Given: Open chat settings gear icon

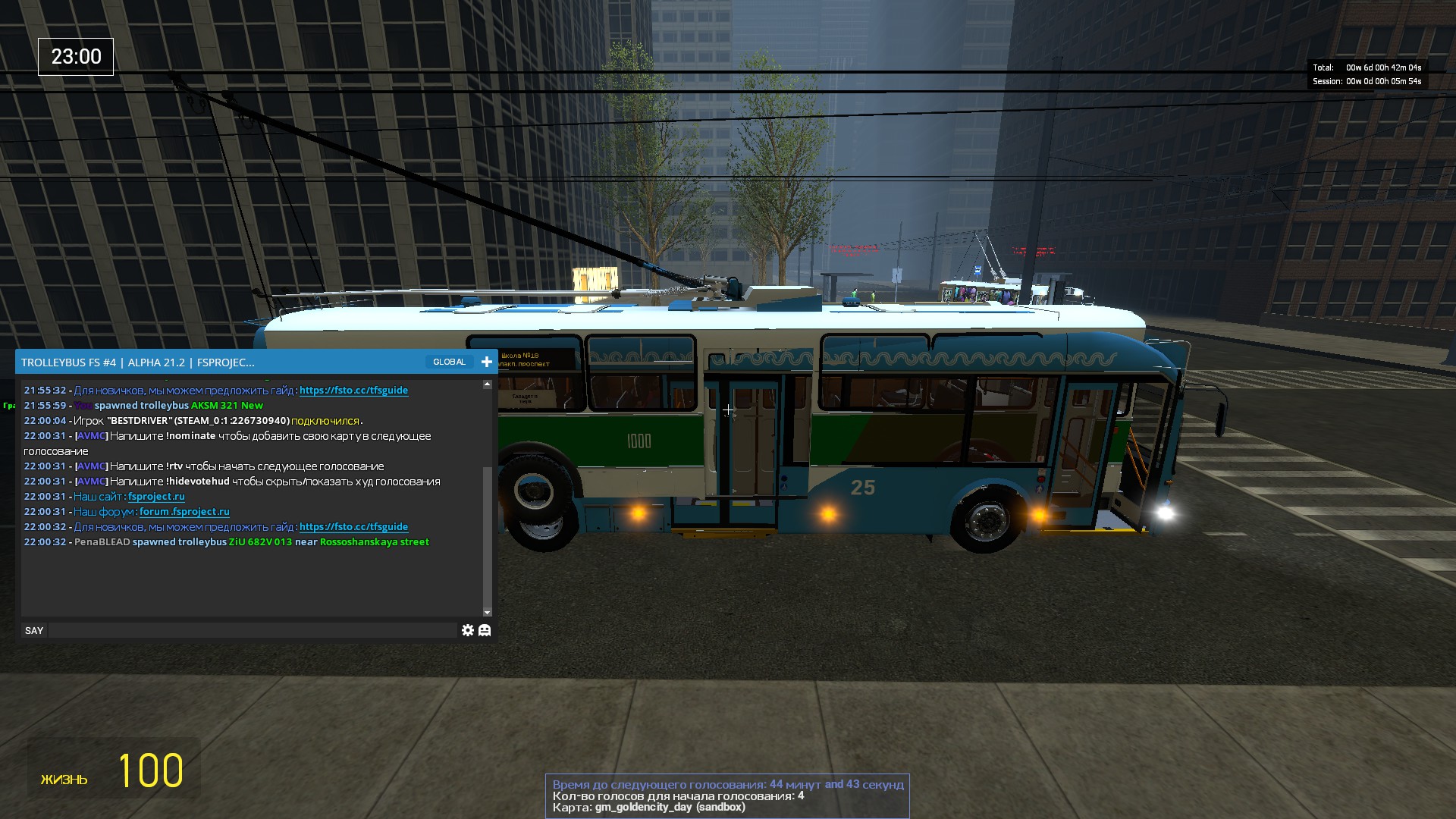Looking at the screenshot, I should coord(467,630).
